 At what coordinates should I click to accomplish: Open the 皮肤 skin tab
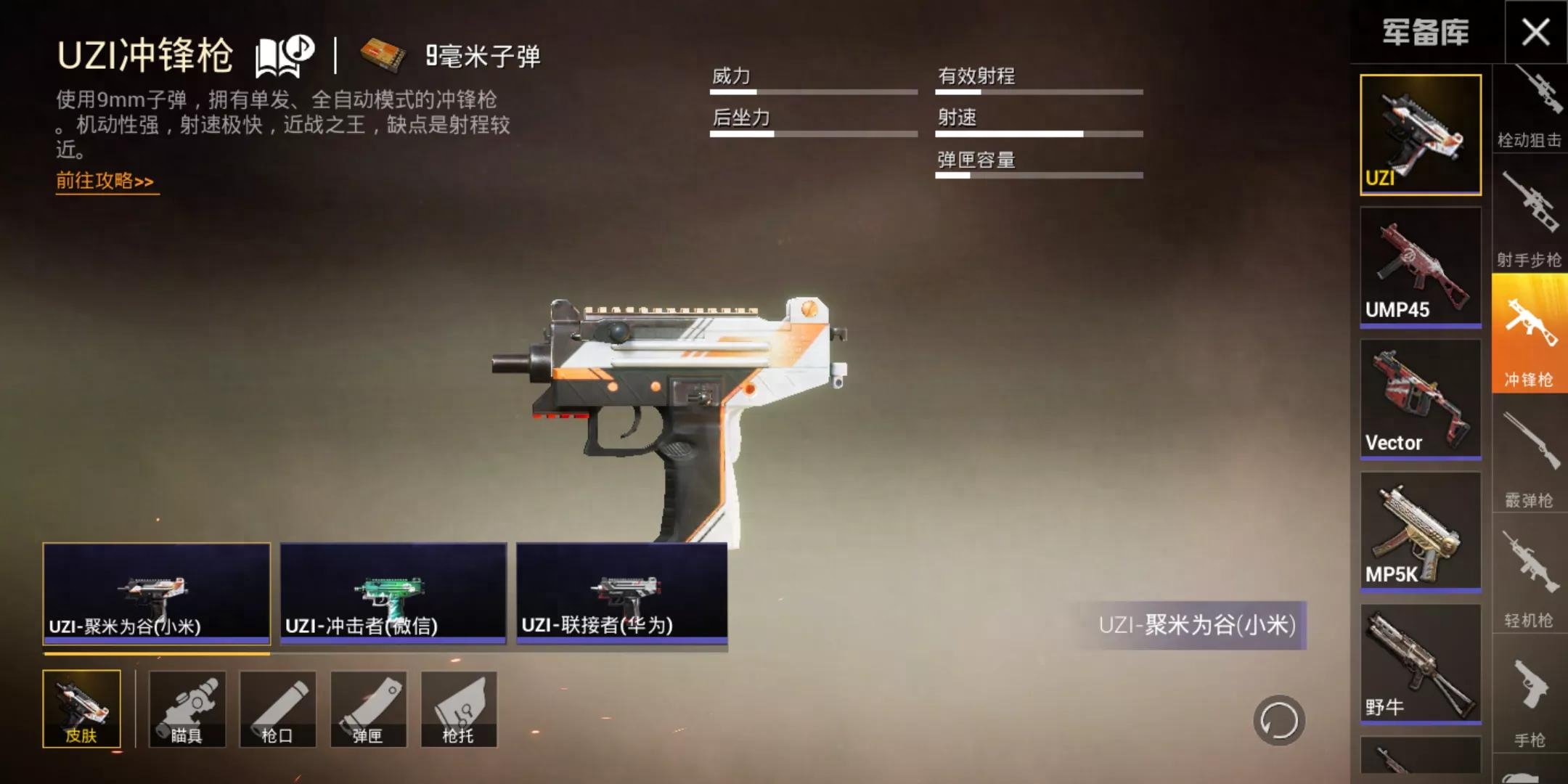tap(81, 709)
